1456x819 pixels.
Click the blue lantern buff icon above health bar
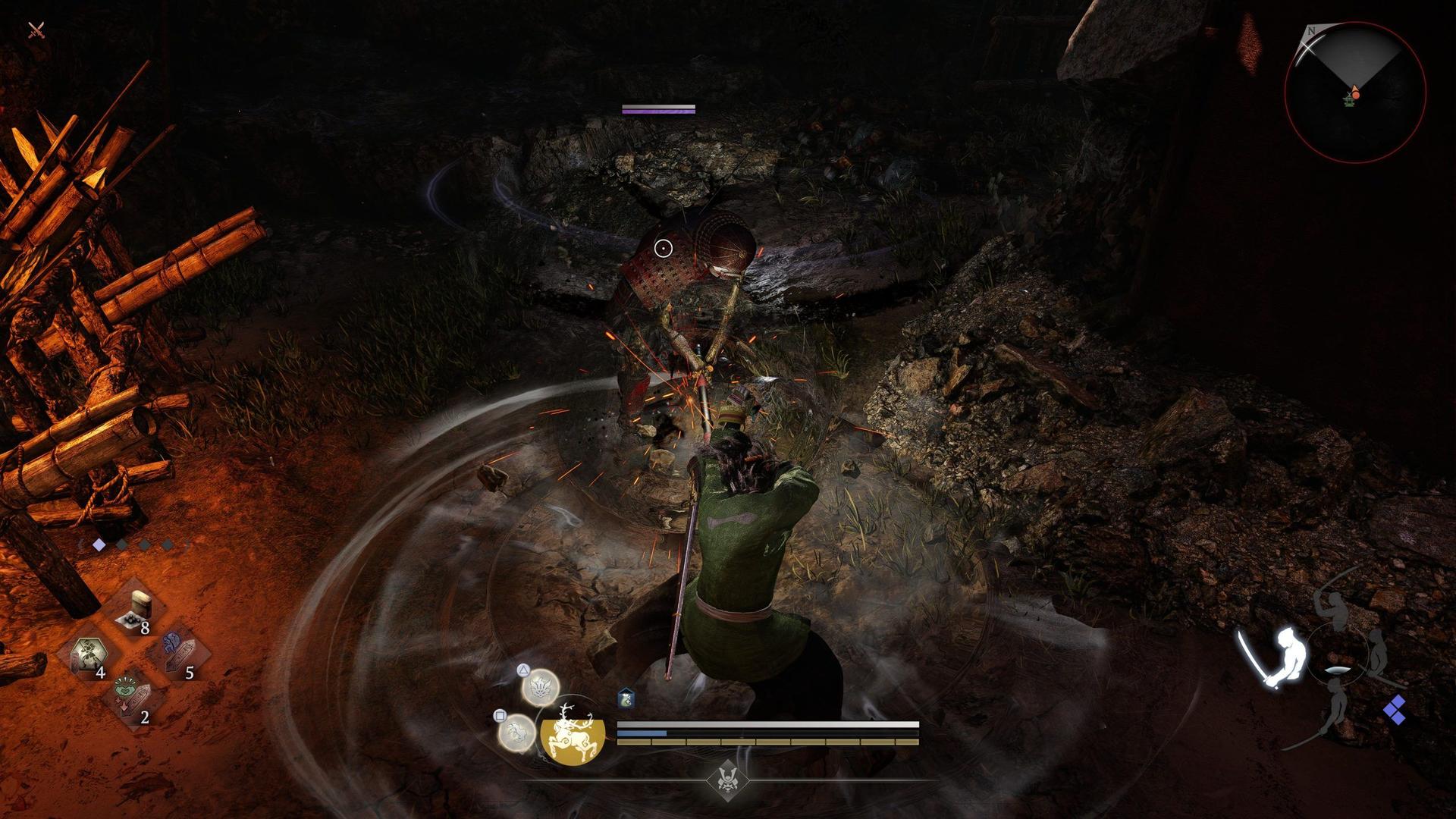pyautogui.click(x=626, y=697)
